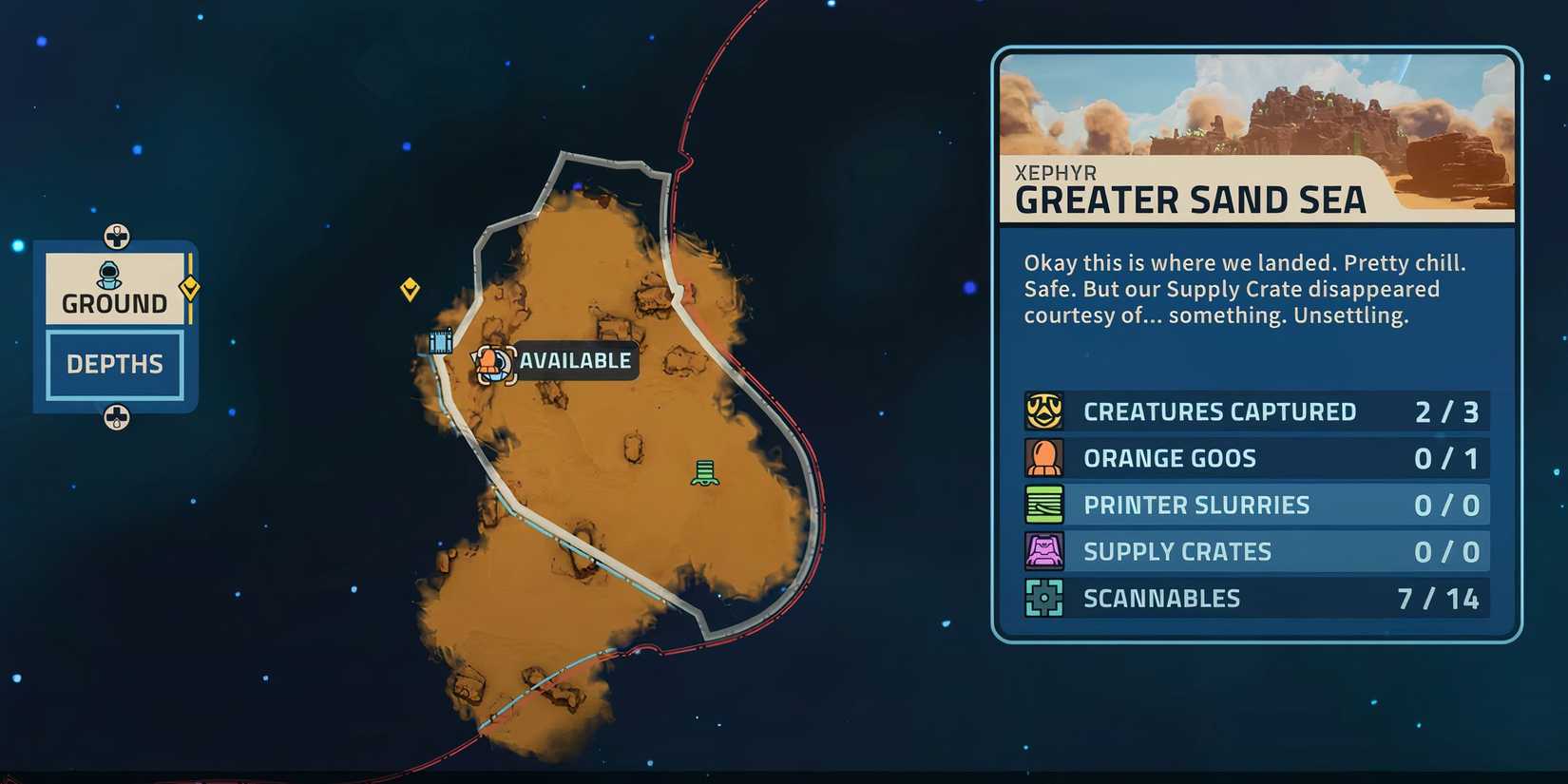The width and height of the screenshot is (1568, 784).
Task: Select the Creatures Captured icon
Action: coord(1044,411)
